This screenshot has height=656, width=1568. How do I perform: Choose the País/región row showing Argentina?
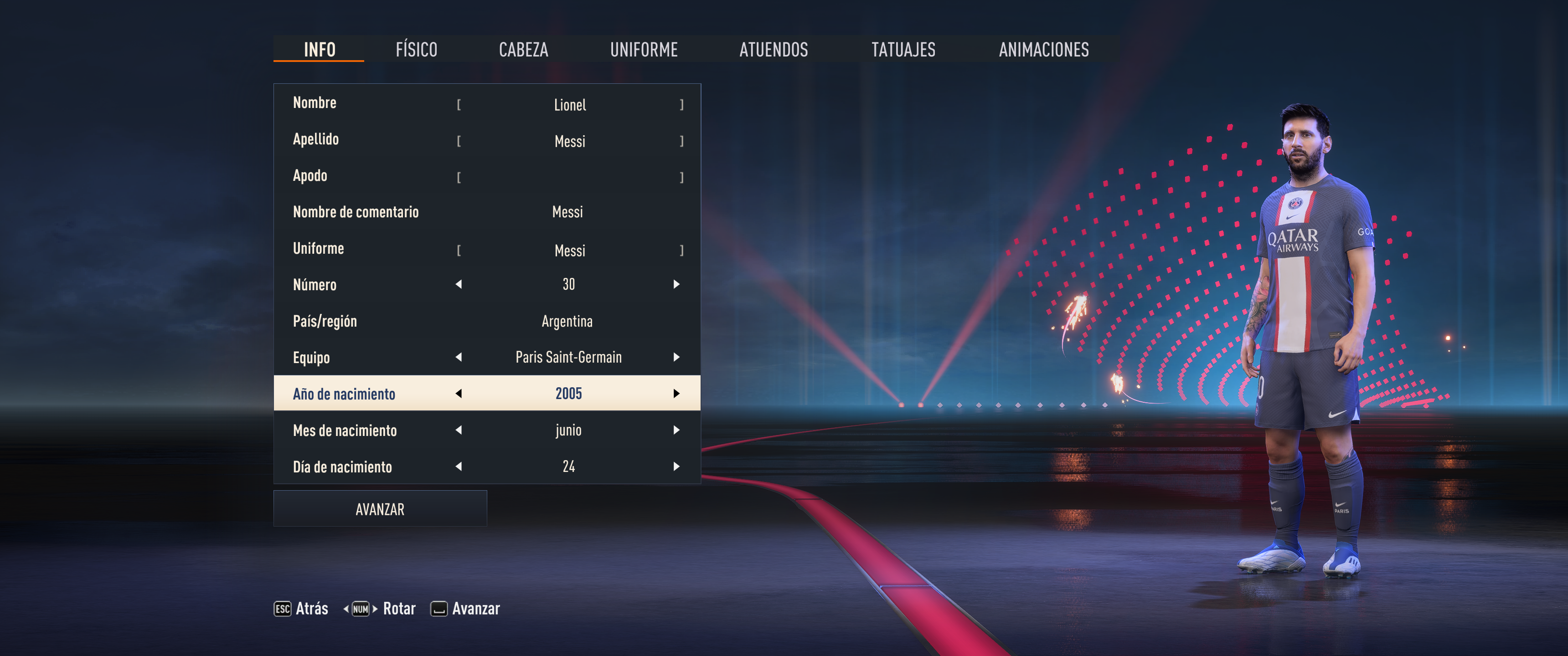click(x=487, y=321)
